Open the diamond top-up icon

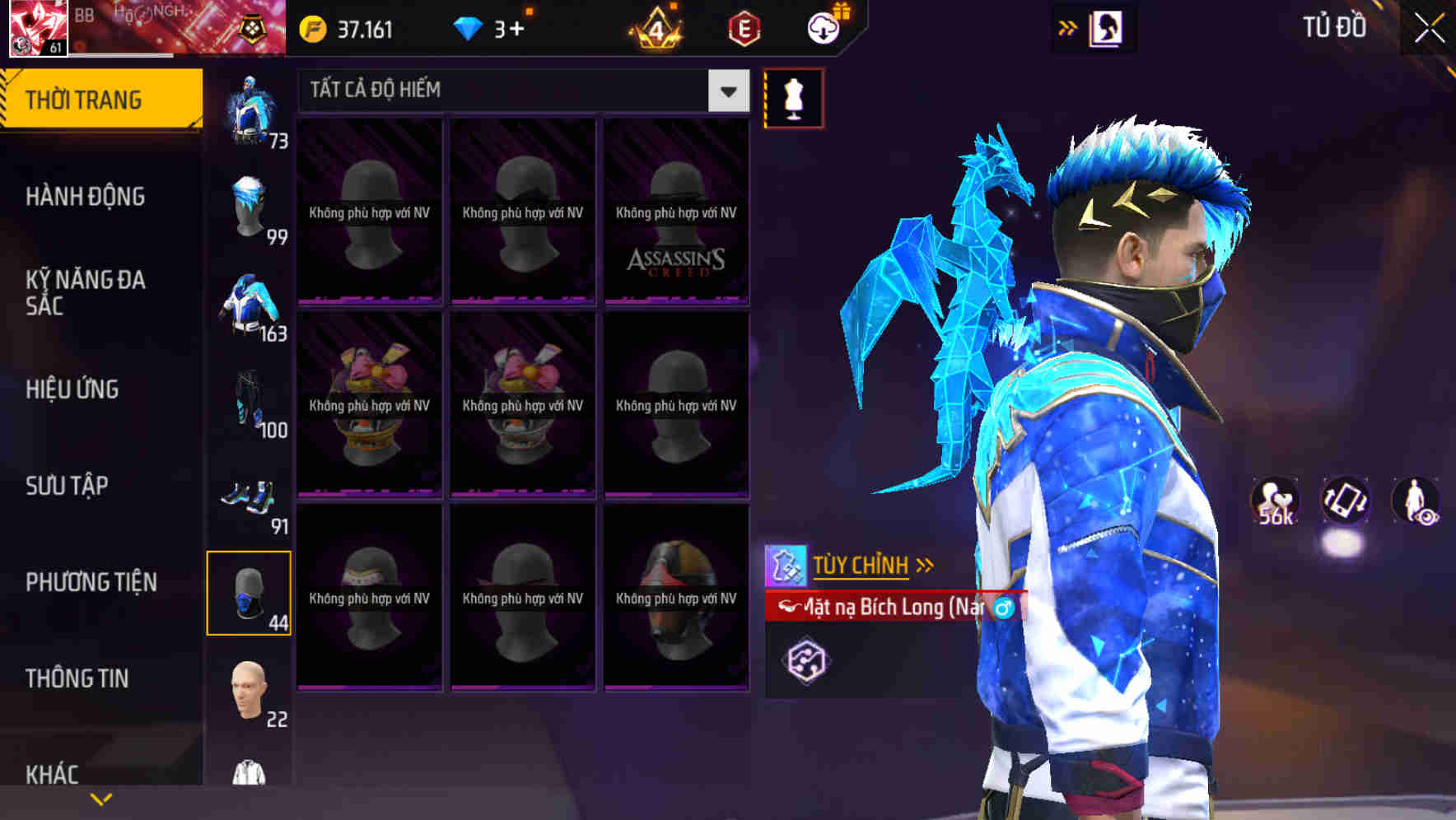click(x=469, y=27)
